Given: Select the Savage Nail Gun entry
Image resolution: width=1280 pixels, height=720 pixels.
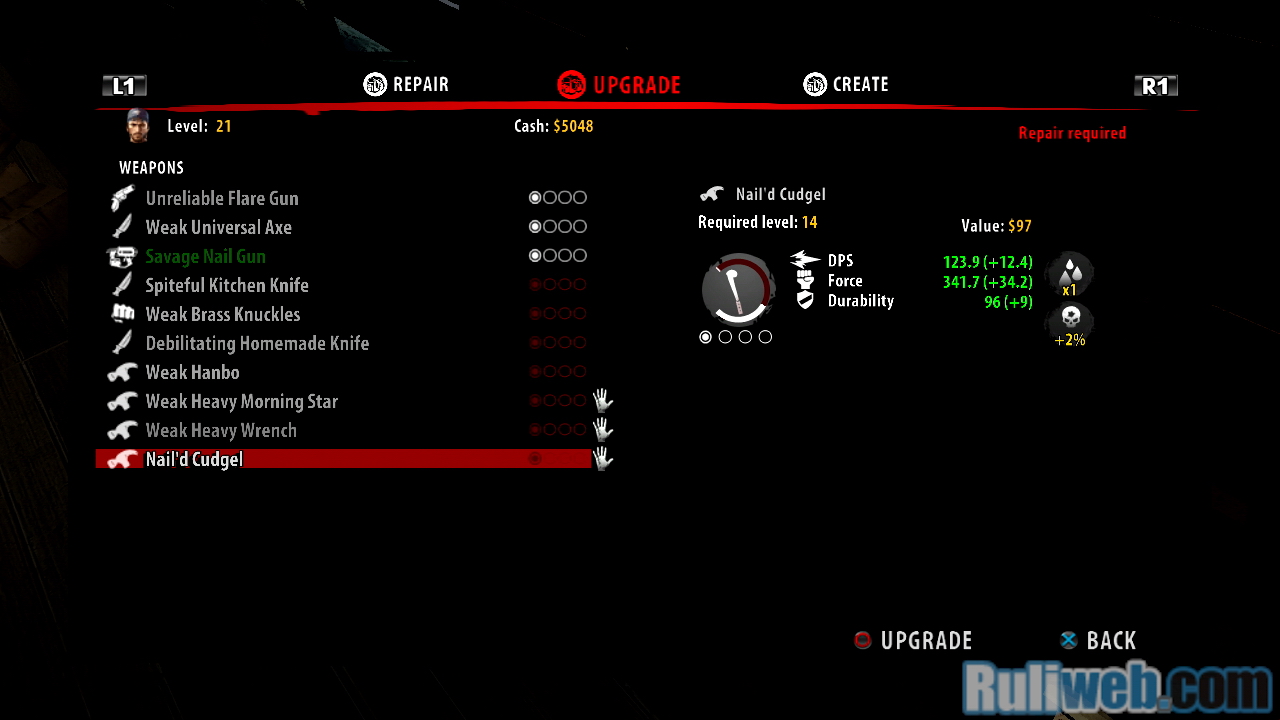Looking at the screenshot, I should [x=206, y=256].
